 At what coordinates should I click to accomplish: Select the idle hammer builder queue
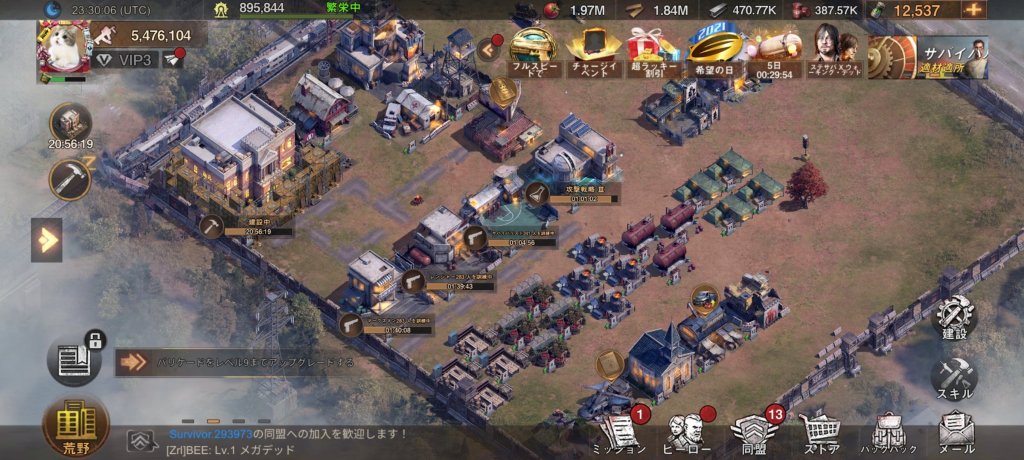click(x=70, y=178)
